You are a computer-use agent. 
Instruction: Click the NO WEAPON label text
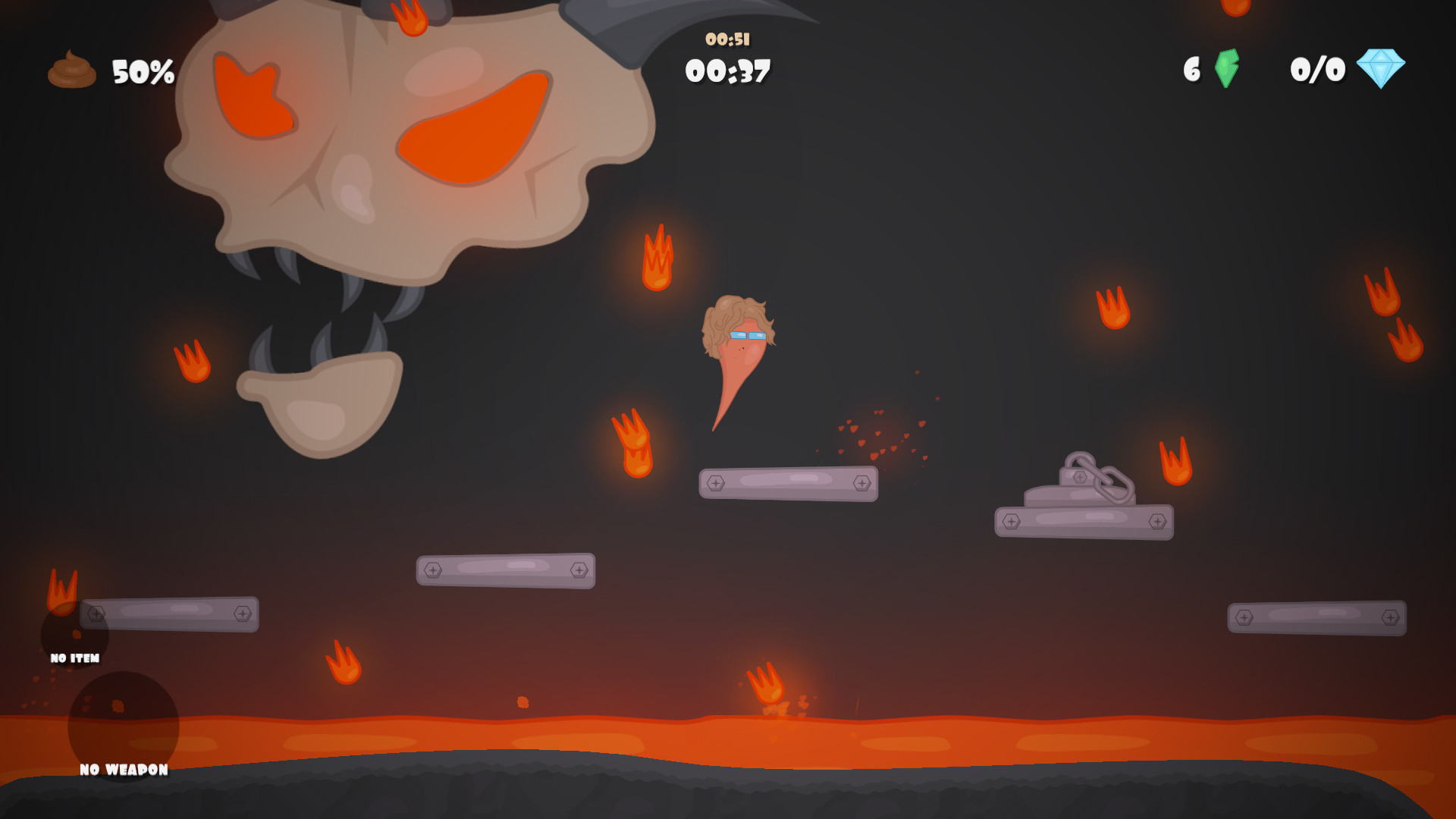point(123,769)
